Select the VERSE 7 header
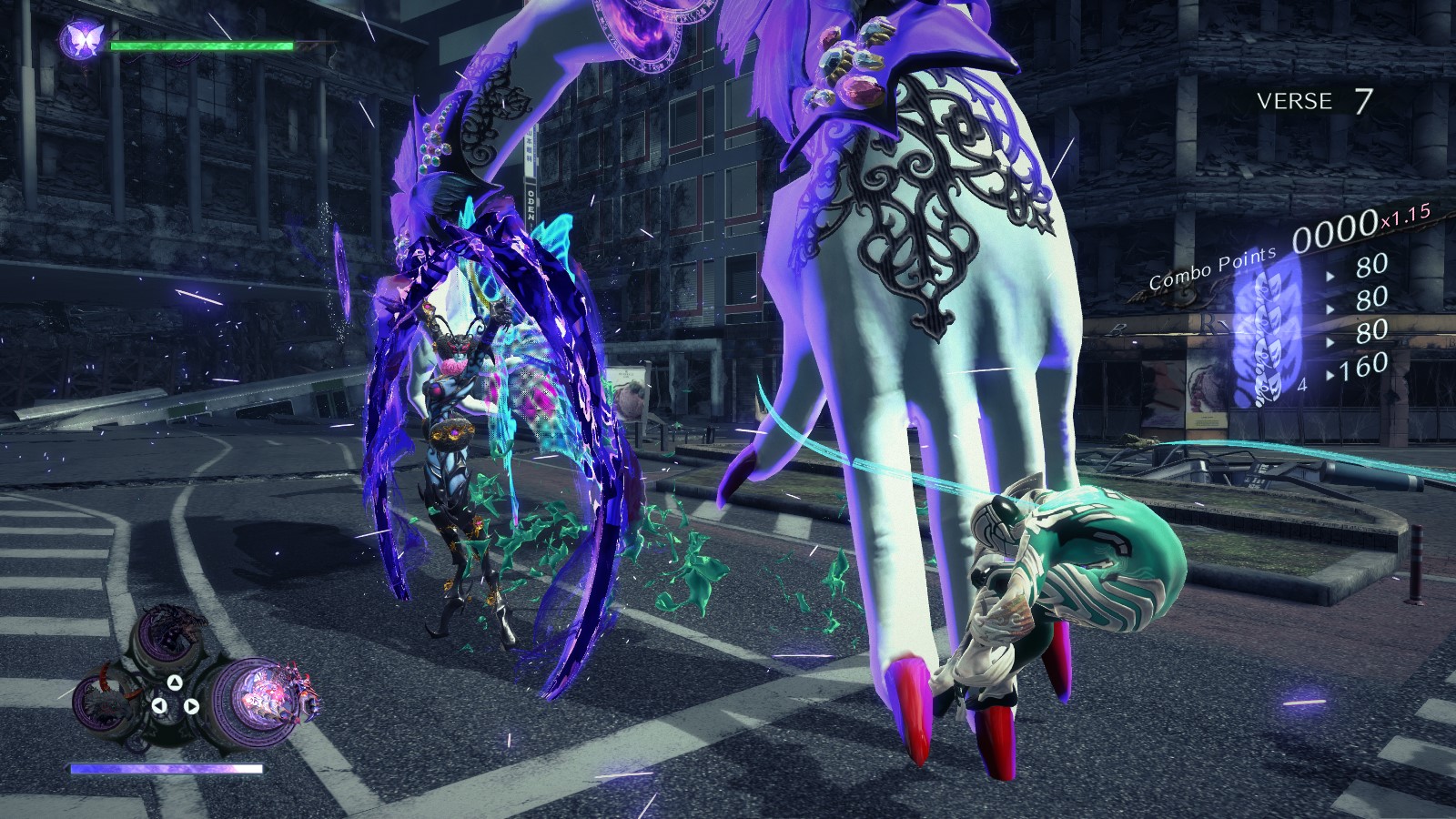The width and height of the screenshot is (1456, 819). click(x=1315, y=102)
